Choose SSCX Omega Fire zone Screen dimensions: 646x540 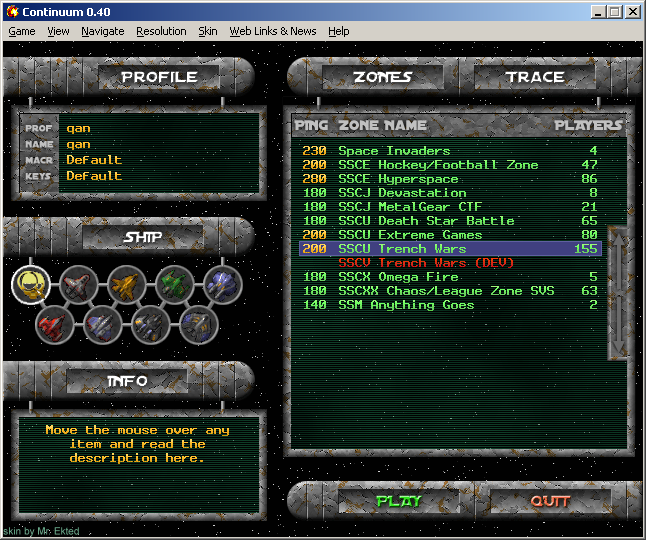tap(398, 277)
